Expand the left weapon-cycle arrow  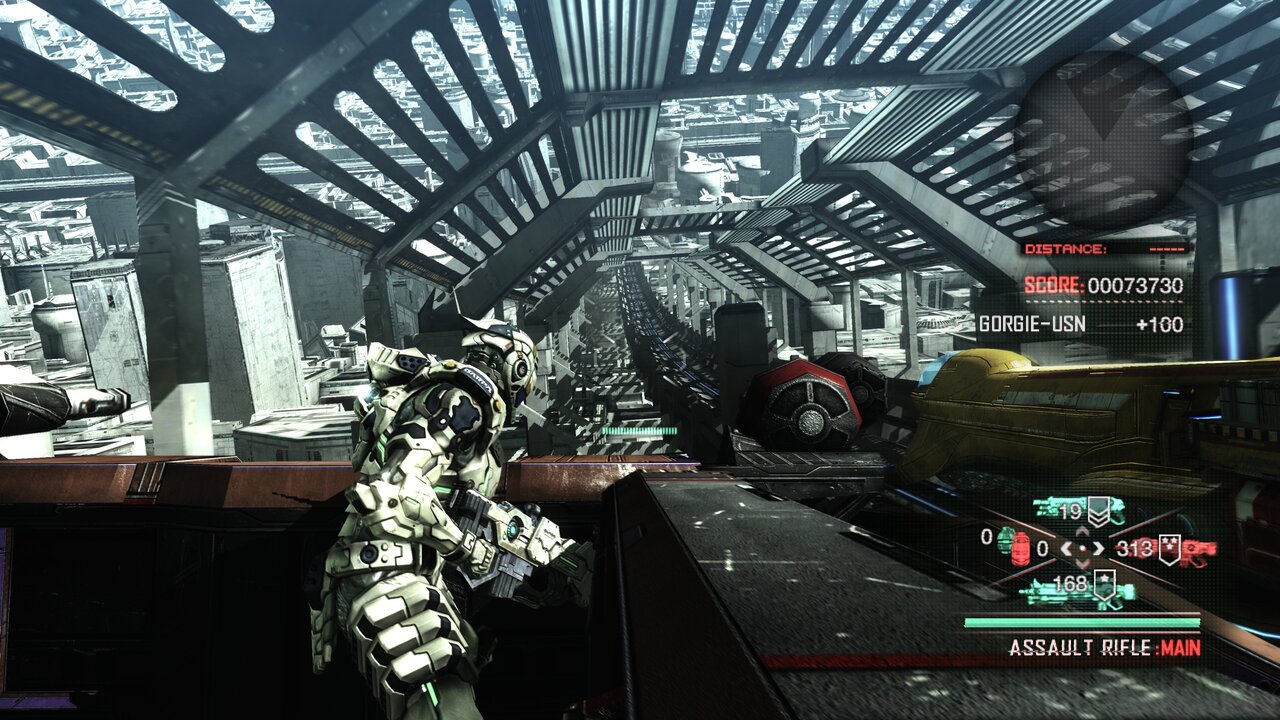coord(1067,548)
